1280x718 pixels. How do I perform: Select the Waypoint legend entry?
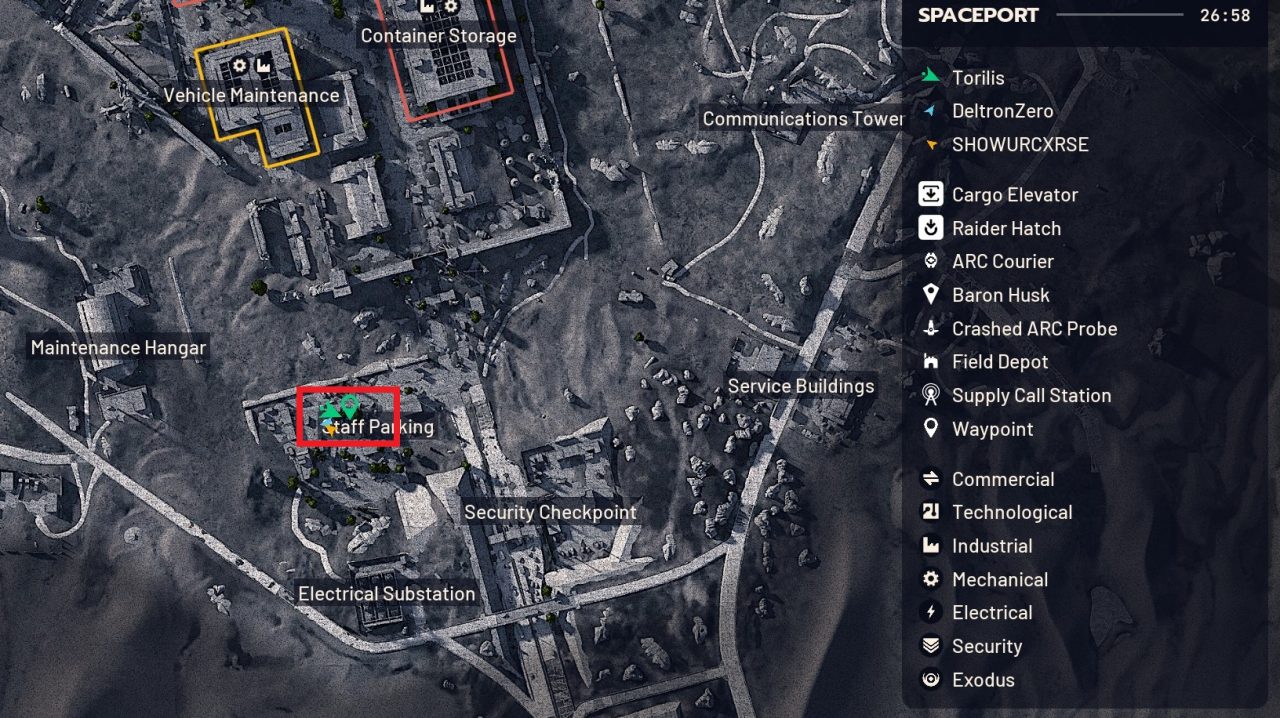(x=992, y=429)
